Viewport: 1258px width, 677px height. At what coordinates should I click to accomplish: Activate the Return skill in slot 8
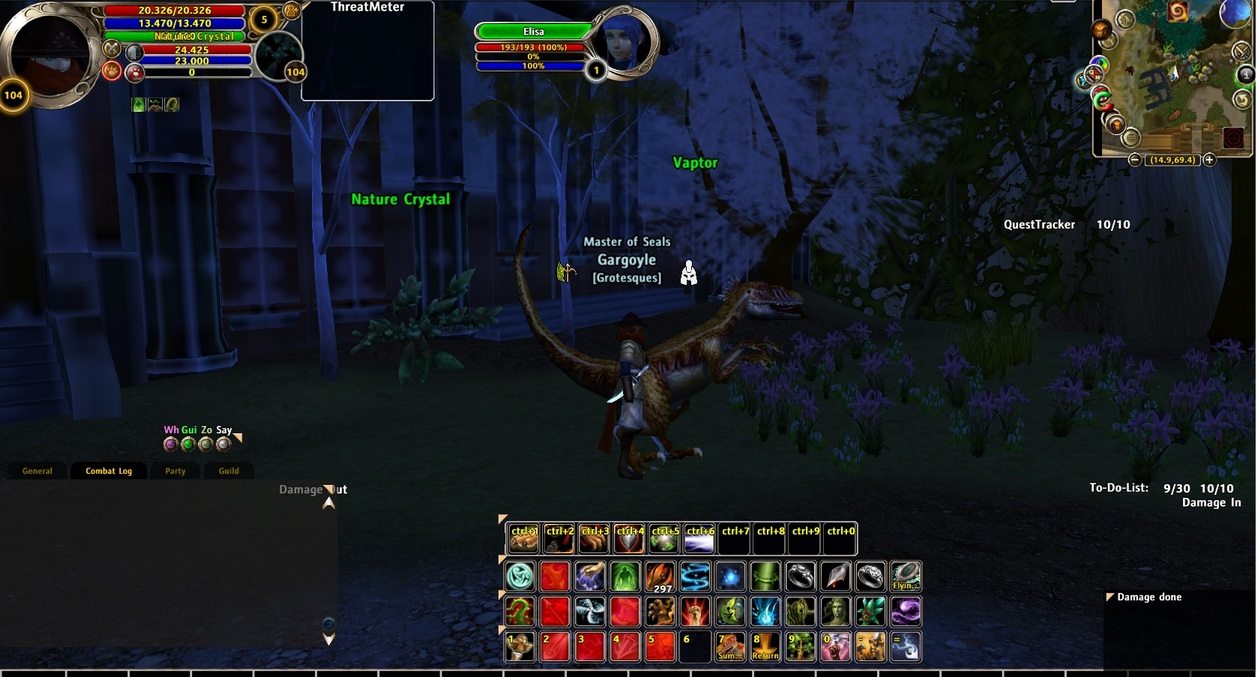(x=765, y=647)
